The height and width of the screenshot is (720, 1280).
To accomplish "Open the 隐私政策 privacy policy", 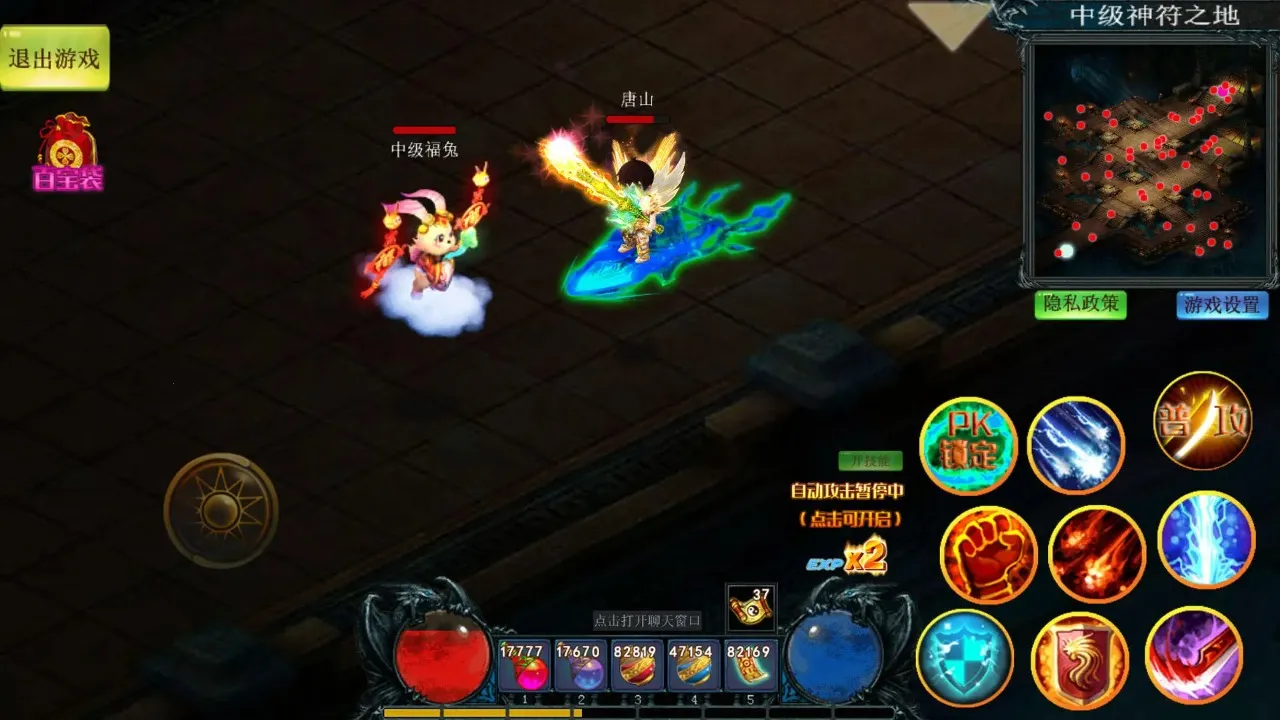I will 1080,306.
